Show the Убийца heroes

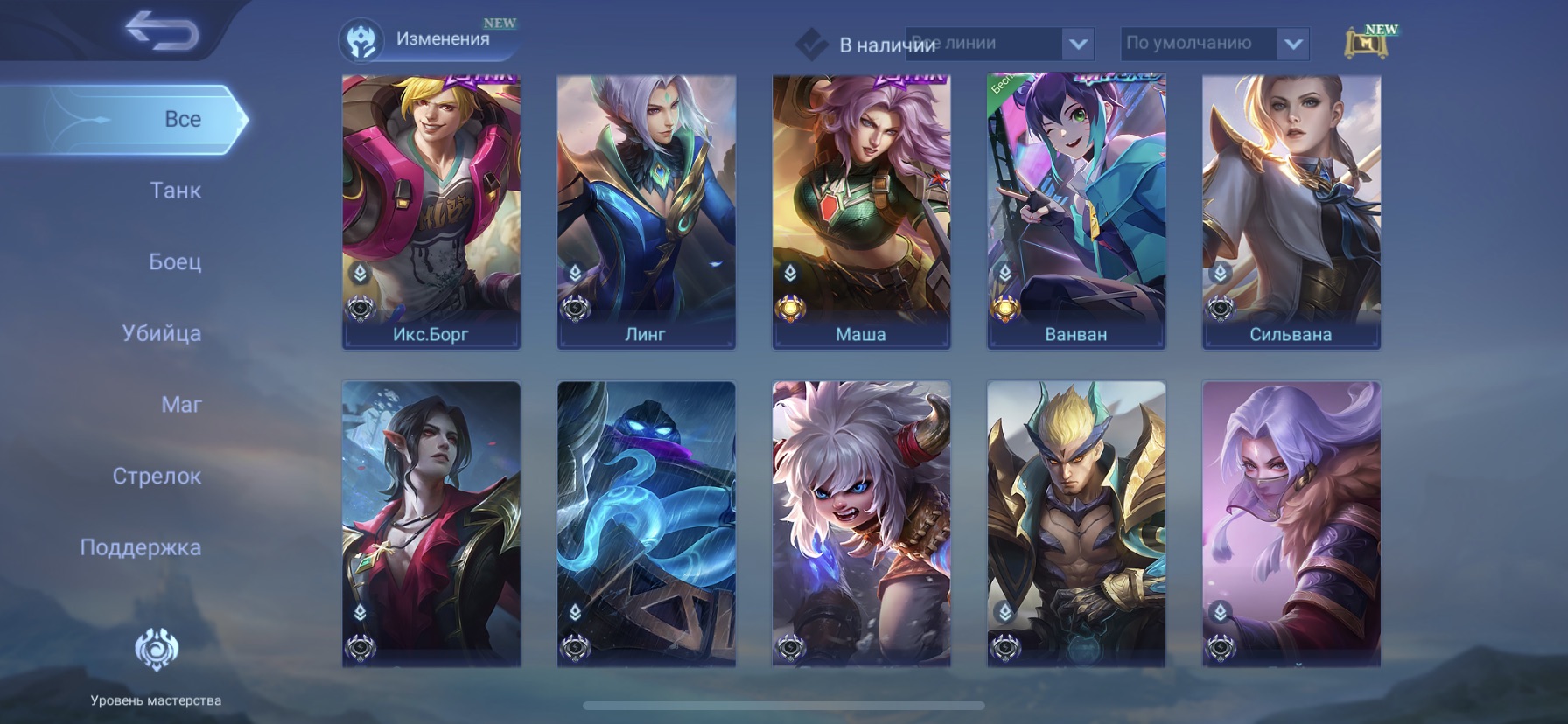click(162, 333)
